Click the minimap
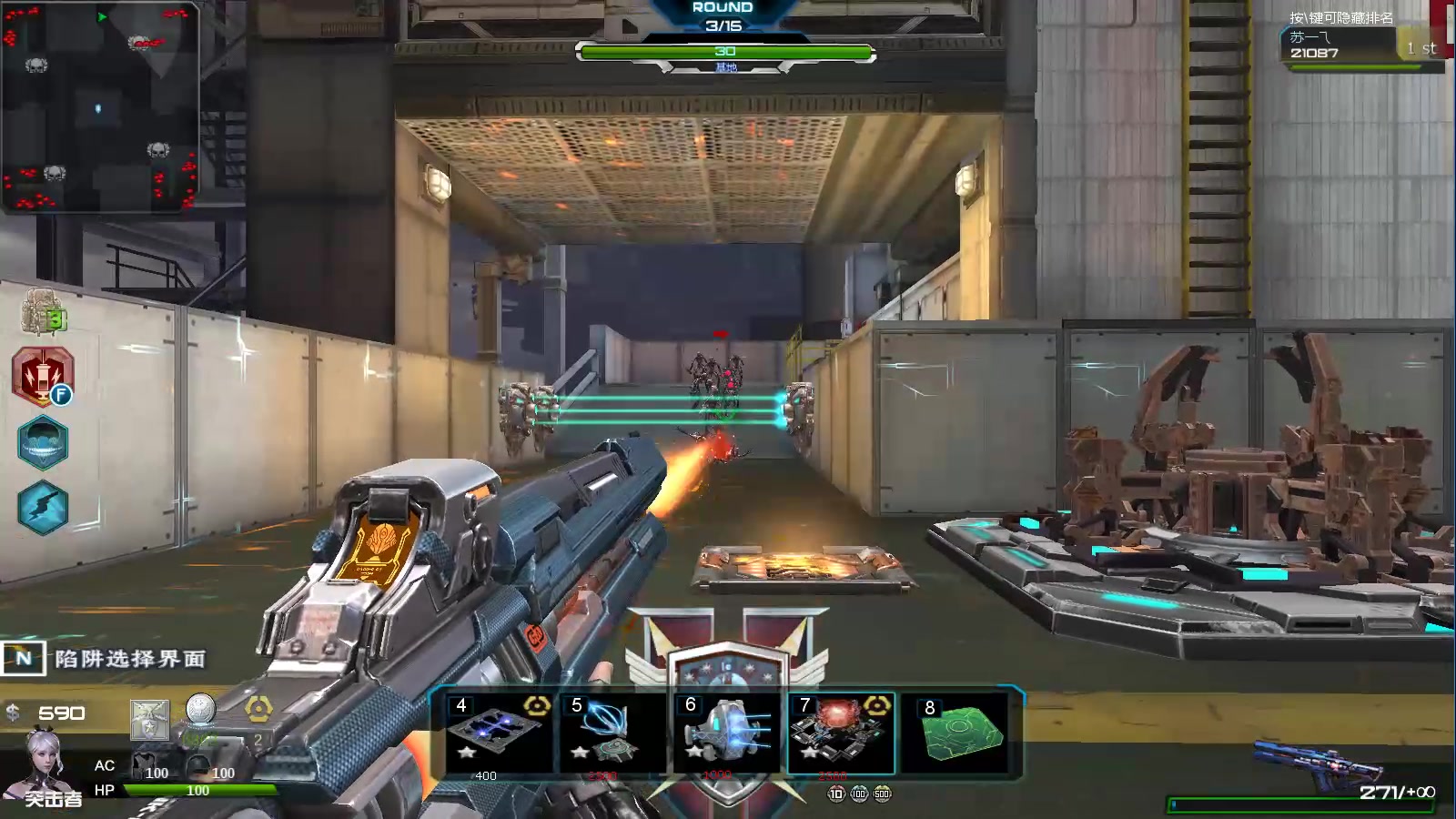 coord(100,107)
